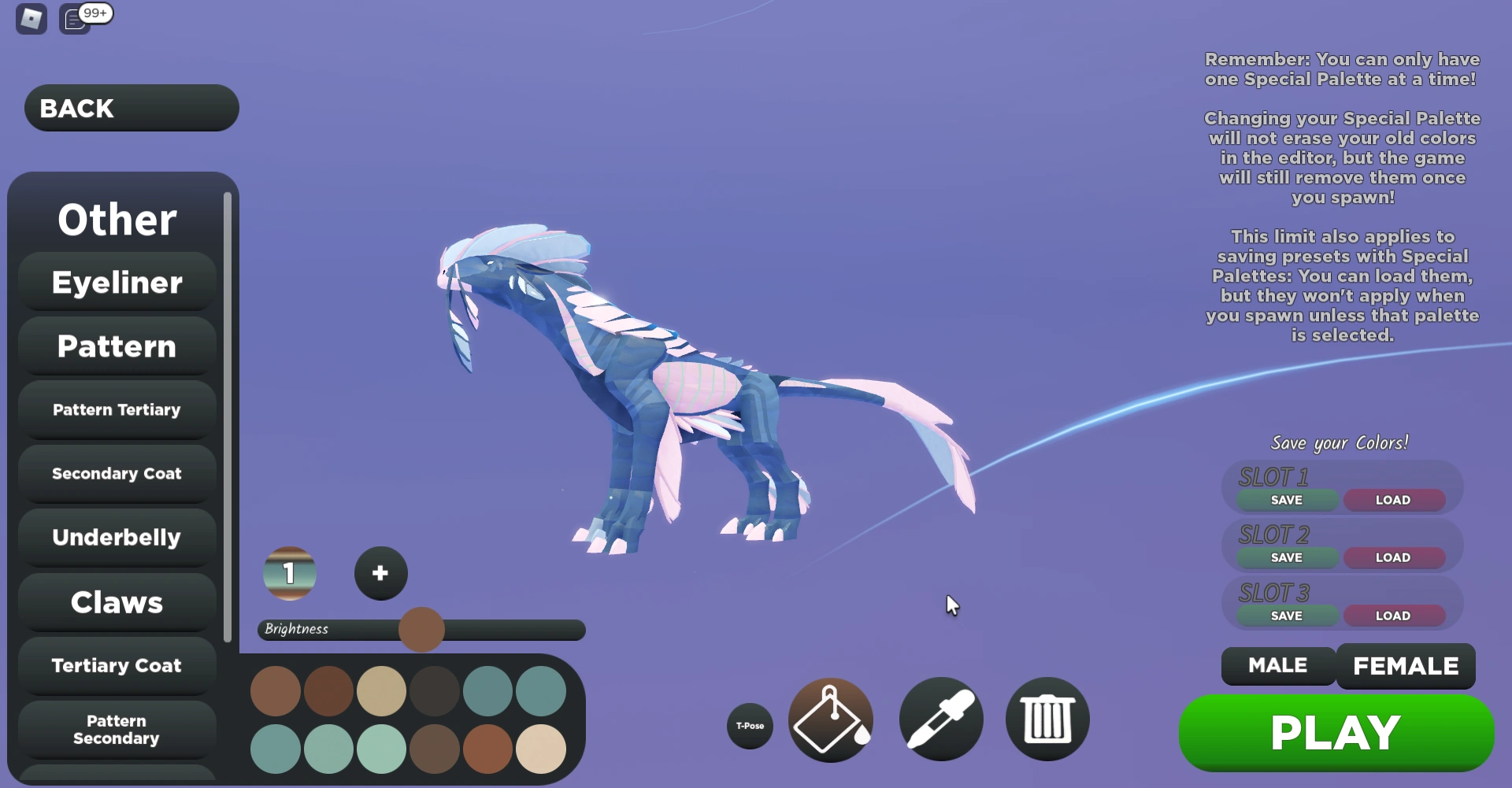Viewport: 1512px width, 788px height.
Task: Select the paint bucket fill tool
Action: click(830, 720)
